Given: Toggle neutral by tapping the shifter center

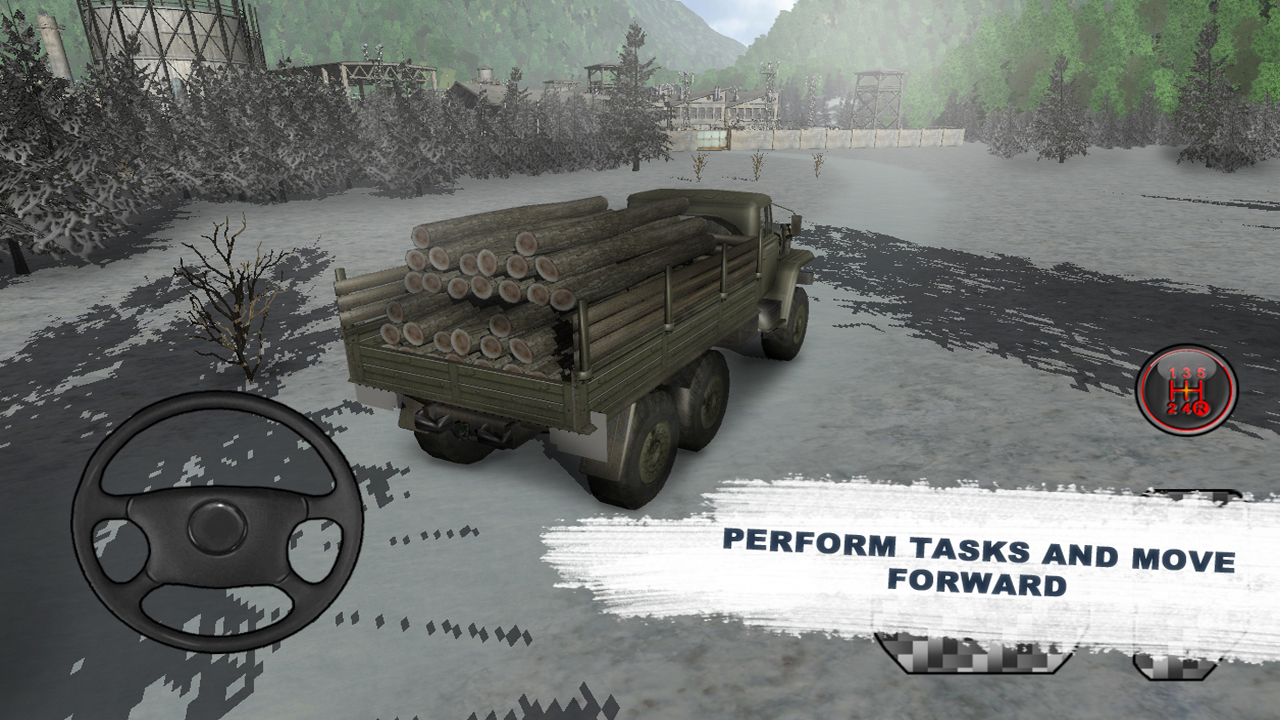Looking at the screenshot, I should (1187, 390).
